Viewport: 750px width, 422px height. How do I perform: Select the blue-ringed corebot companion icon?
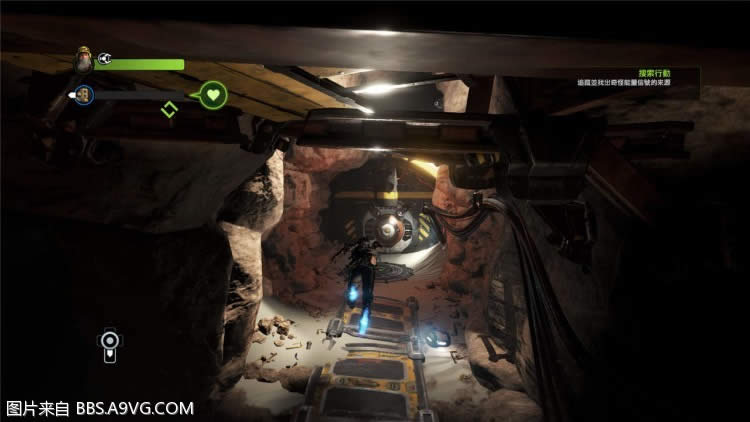pyautogui.click(x=85, y=94)
